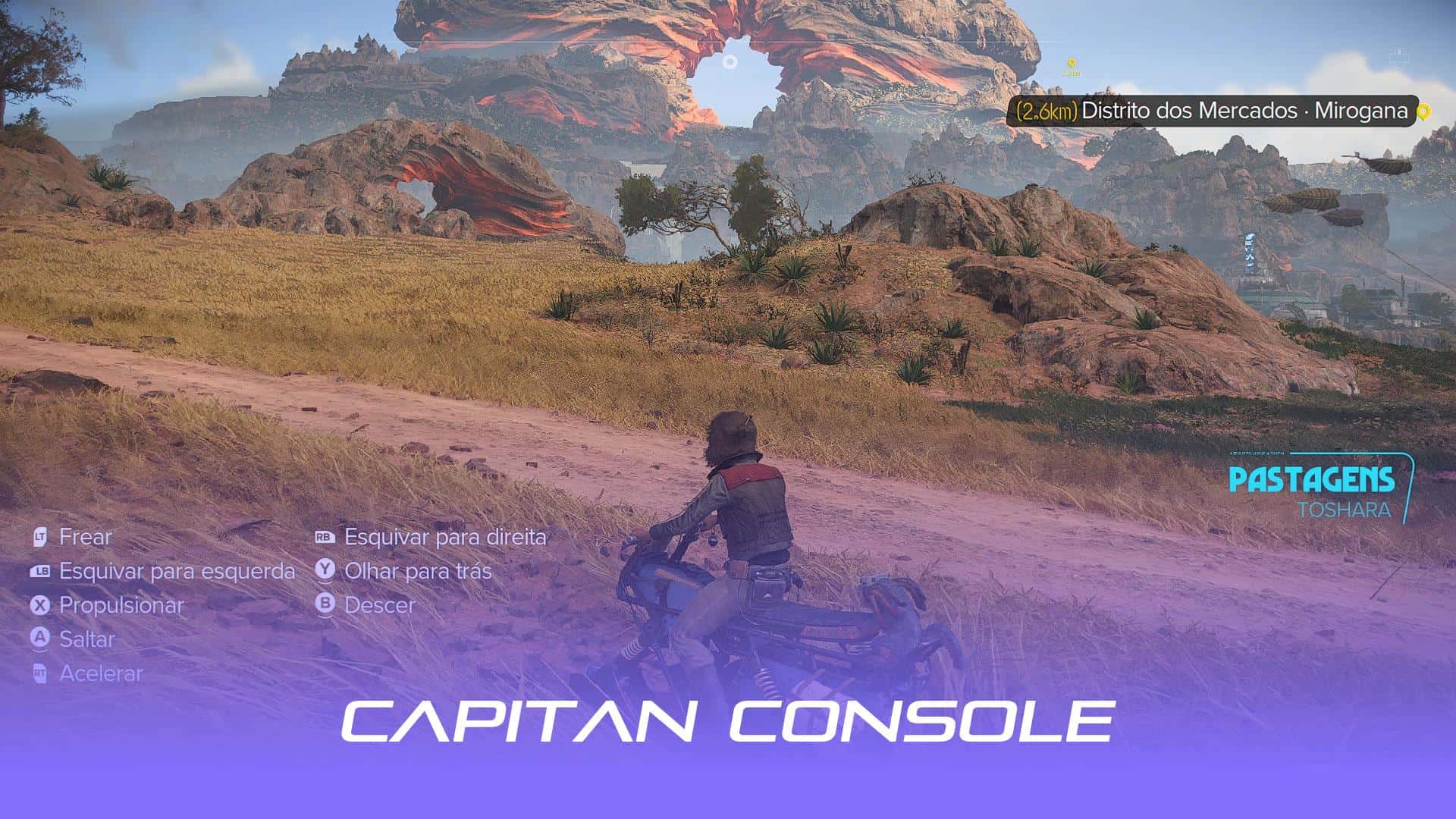Click the yellow quest marker on the compass
1456x819 pixels.
1071,65
